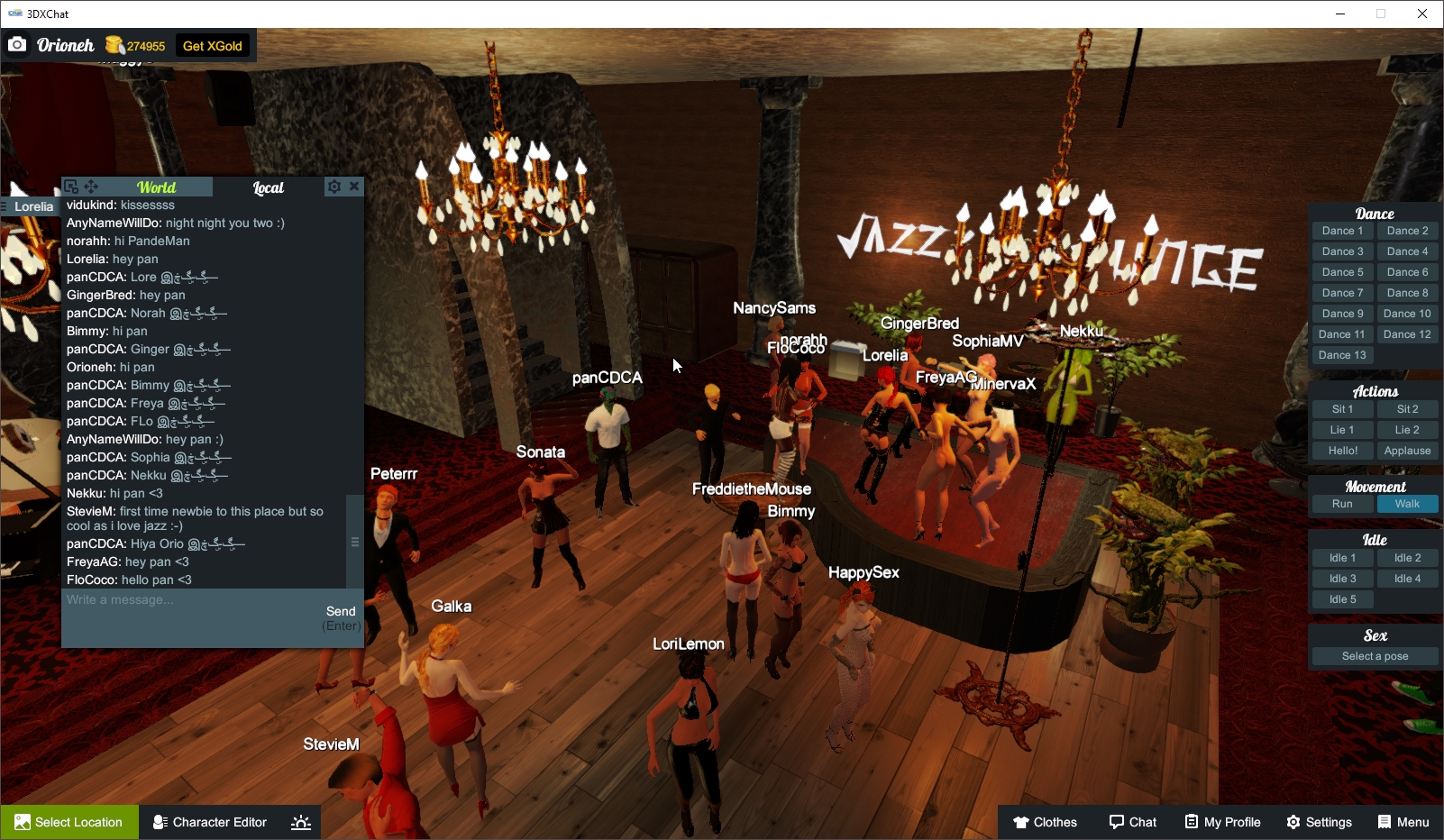This screenshot has height=840, width=1444.
Task: Click the move icon on chat window header
Action: (x=89, y=187)
